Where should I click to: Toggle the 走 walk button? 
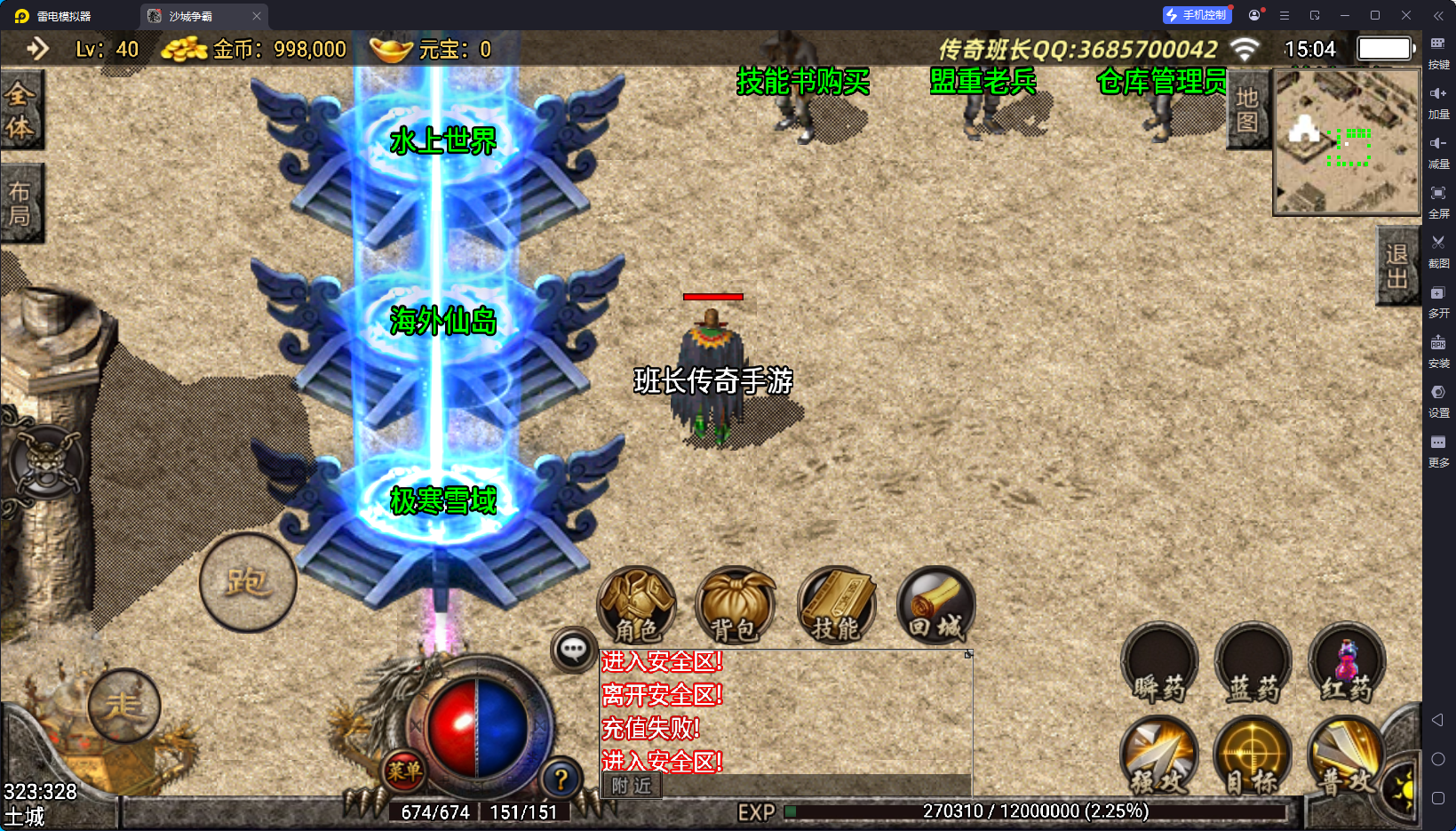click(124, 706)
